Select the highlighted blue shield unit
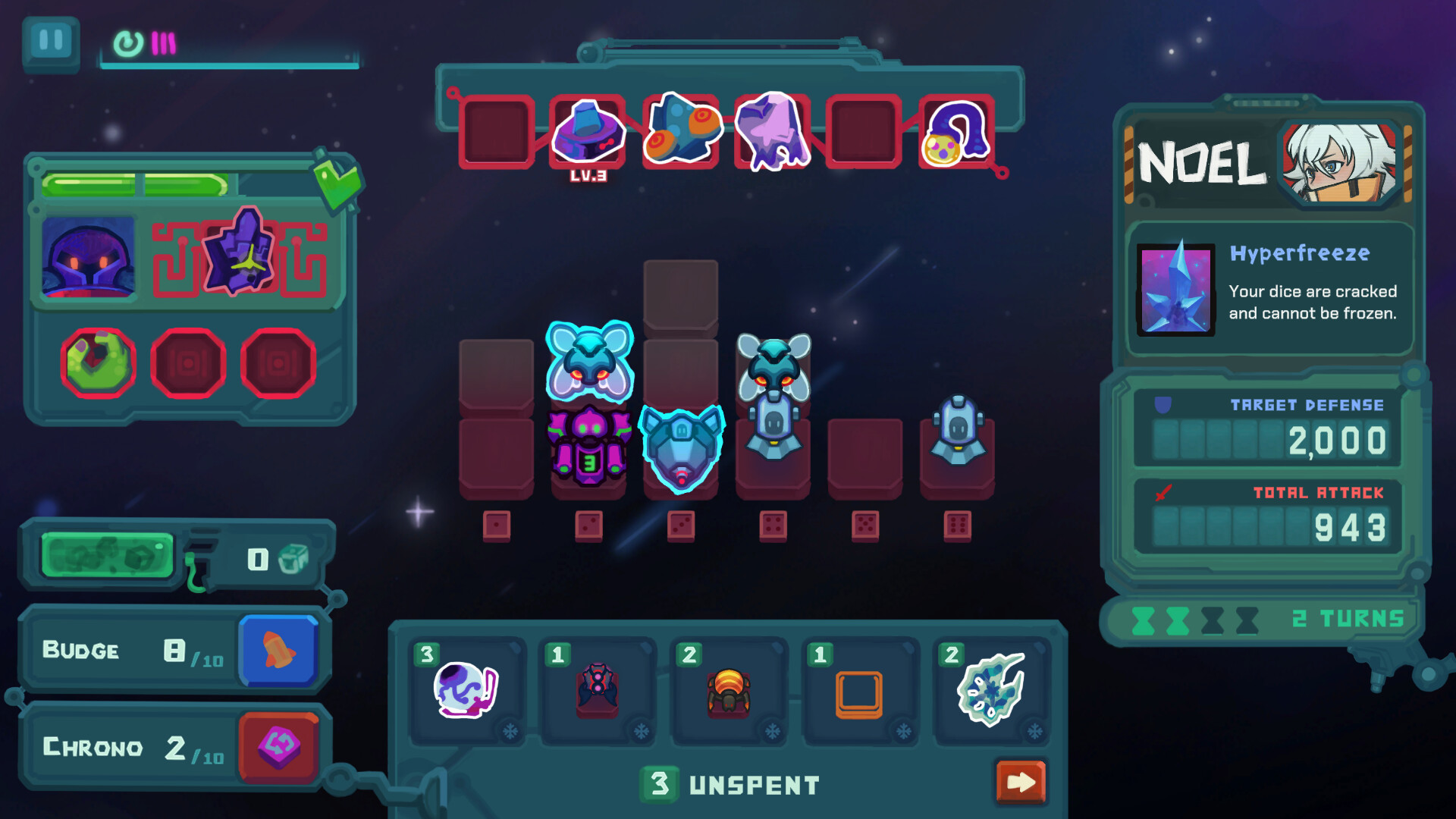 [x=681, y=449]
